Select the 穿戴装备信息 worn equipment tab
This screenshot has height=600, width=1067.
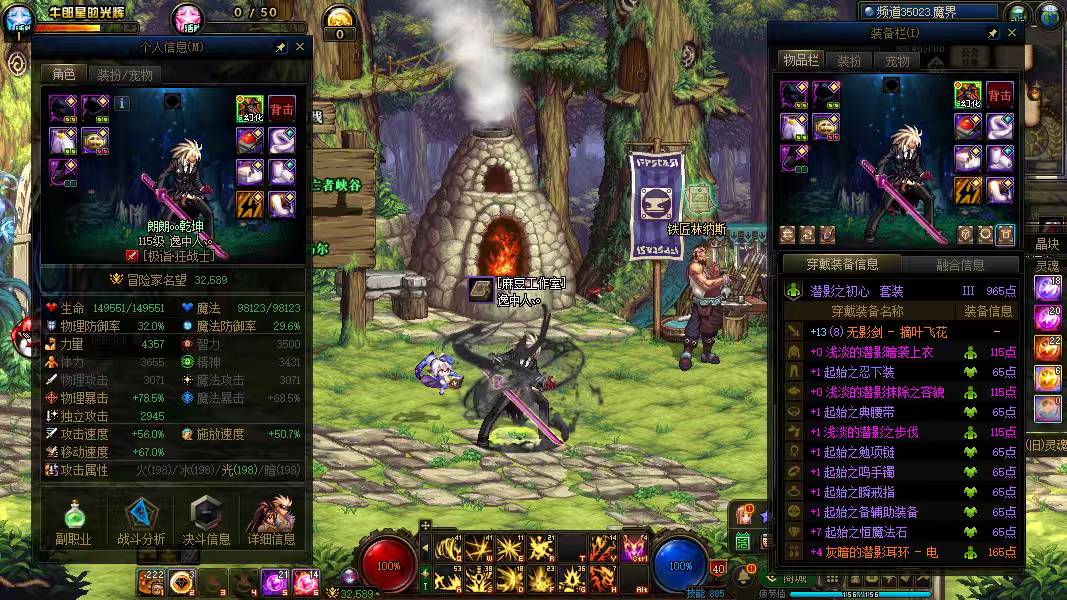click(842, 265)
